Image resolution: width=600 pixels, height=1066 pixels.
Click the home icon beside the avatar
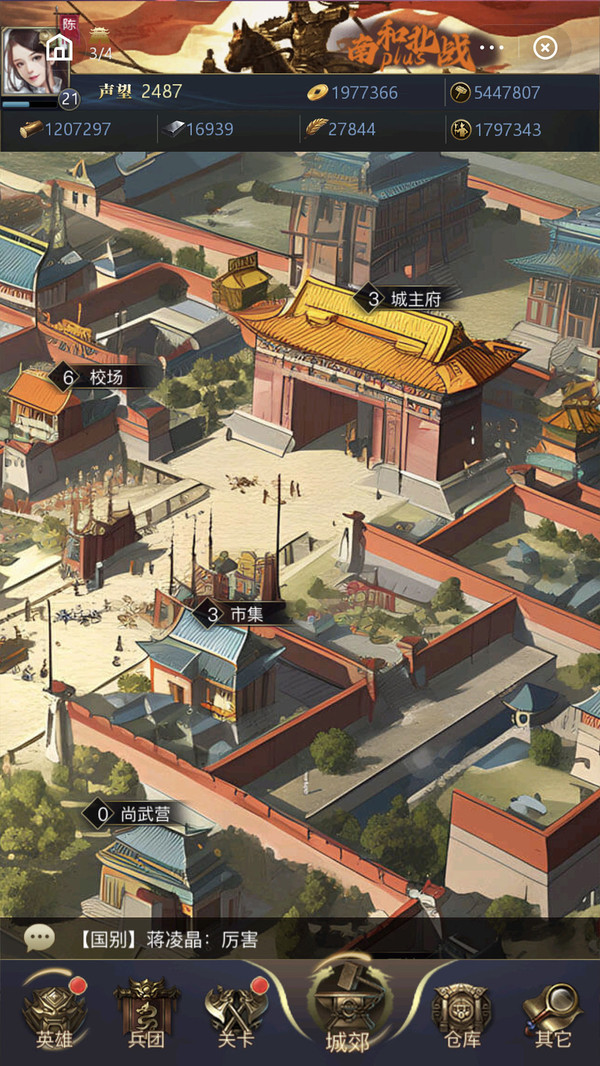pos(60,47)
